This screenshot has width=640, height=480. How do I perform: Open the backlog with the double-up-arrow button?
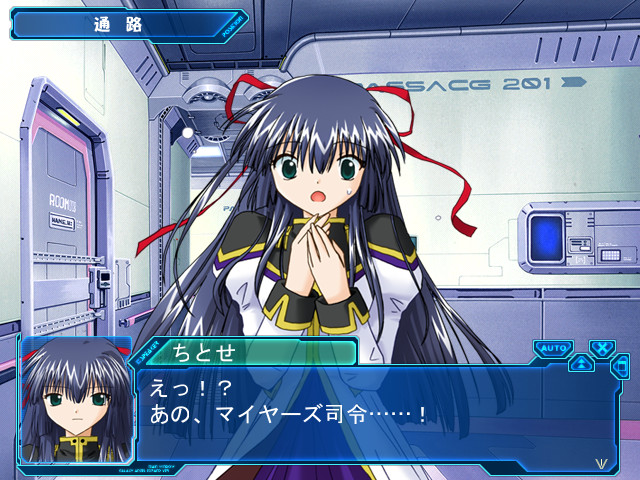(x=581, y=363)
